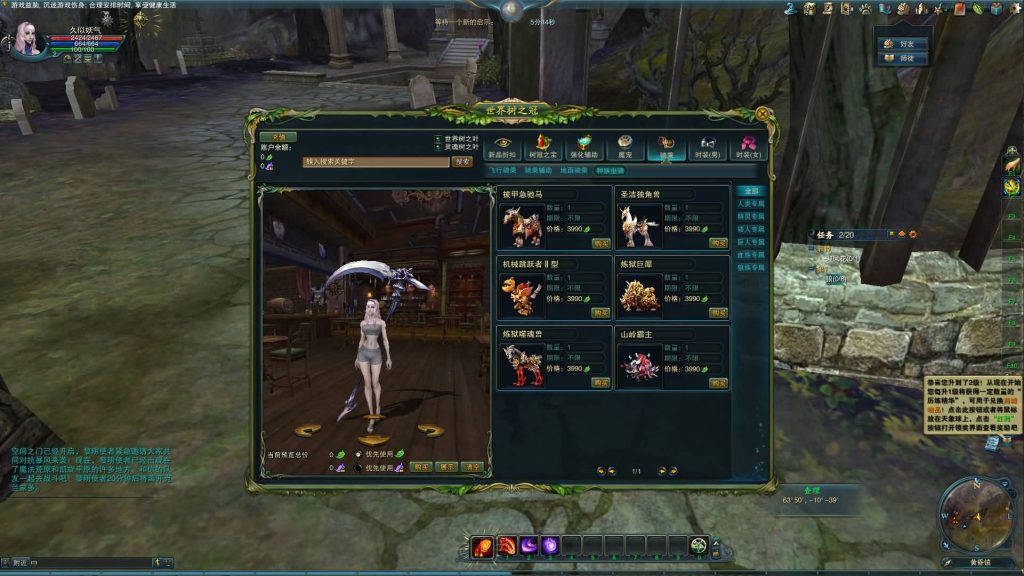Screen dimensions: 1024x576
Task: Switch to the 新品折扣 shop tab
Action: tap(502, 147)
